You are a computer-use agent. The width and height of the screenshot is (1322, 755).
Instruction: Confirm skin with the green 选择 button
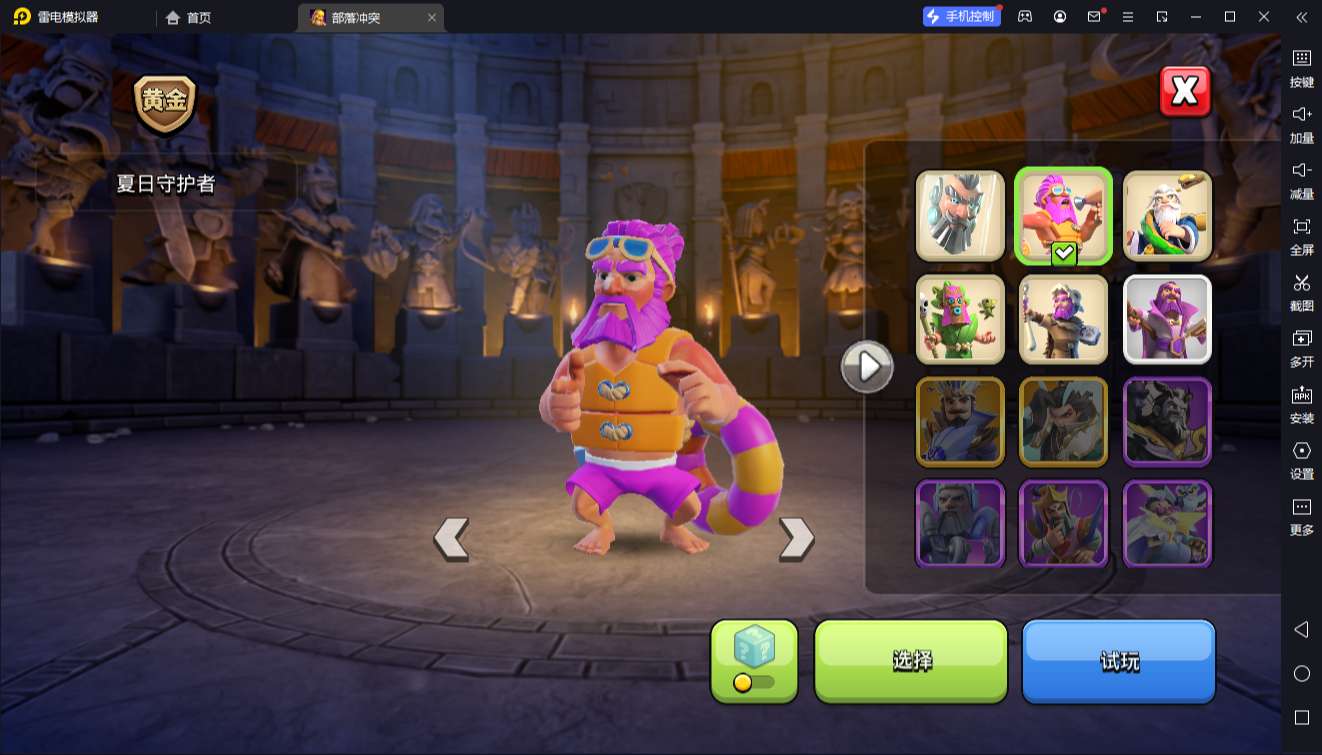click(x=911, y=660)
